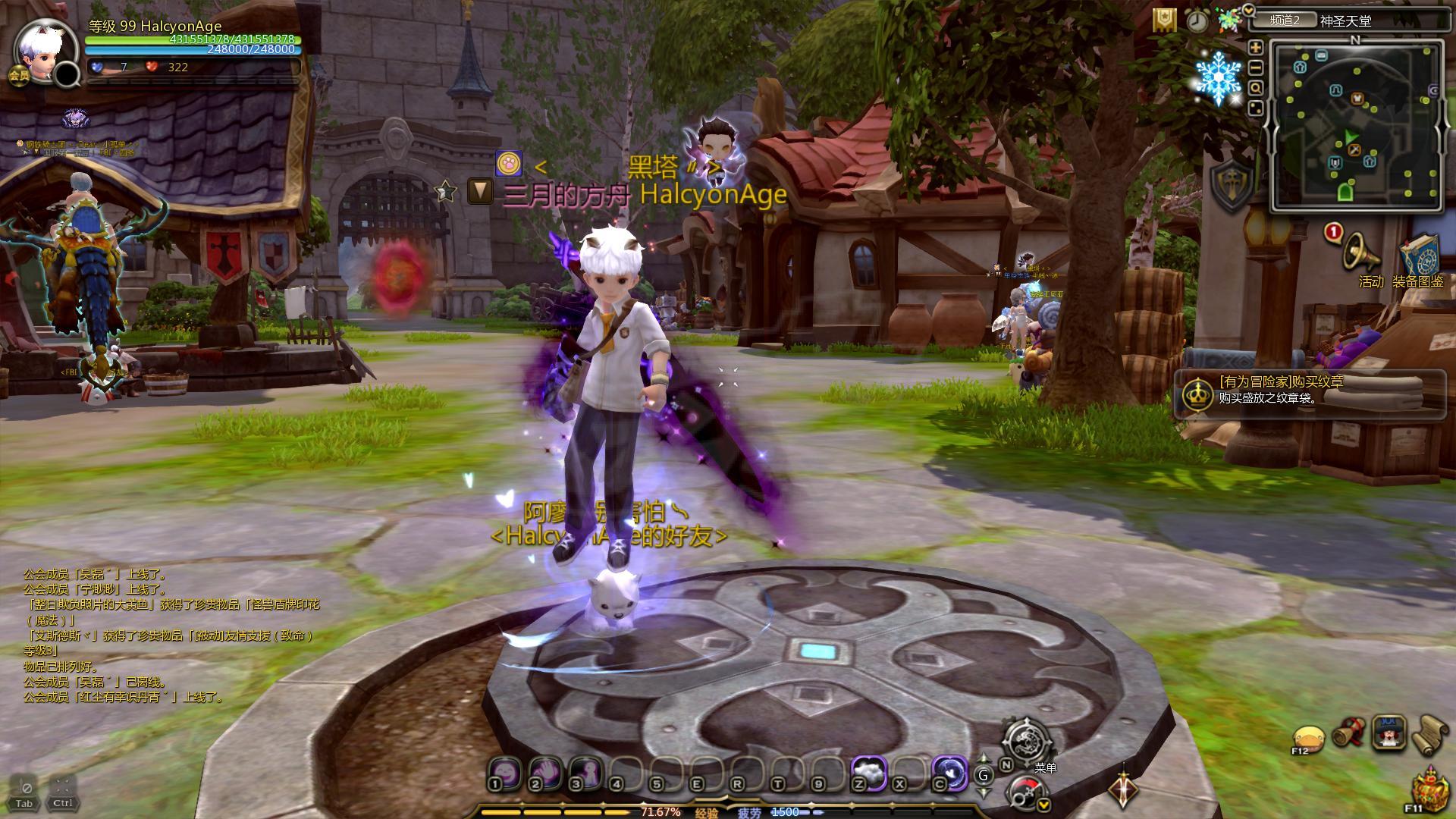Screen dimensions: 1456x819
Task: Select the 频道2 channel button
Action: [x=1284, y=20]
